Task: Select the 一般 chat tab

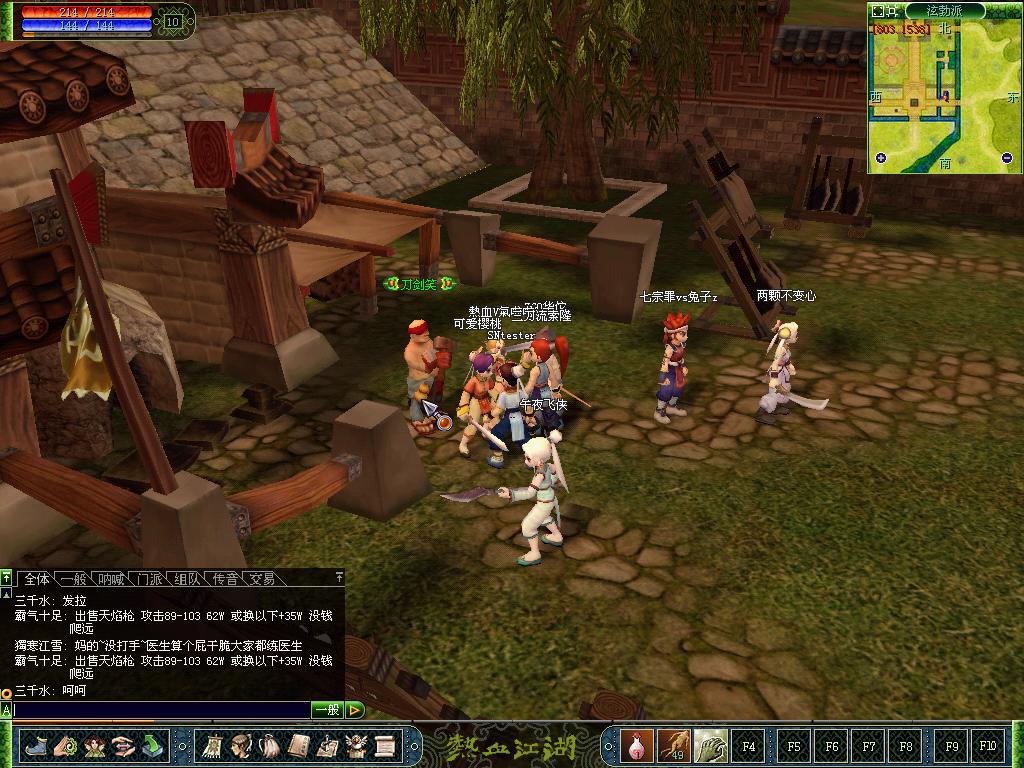Action: click(x=74, y=579)
